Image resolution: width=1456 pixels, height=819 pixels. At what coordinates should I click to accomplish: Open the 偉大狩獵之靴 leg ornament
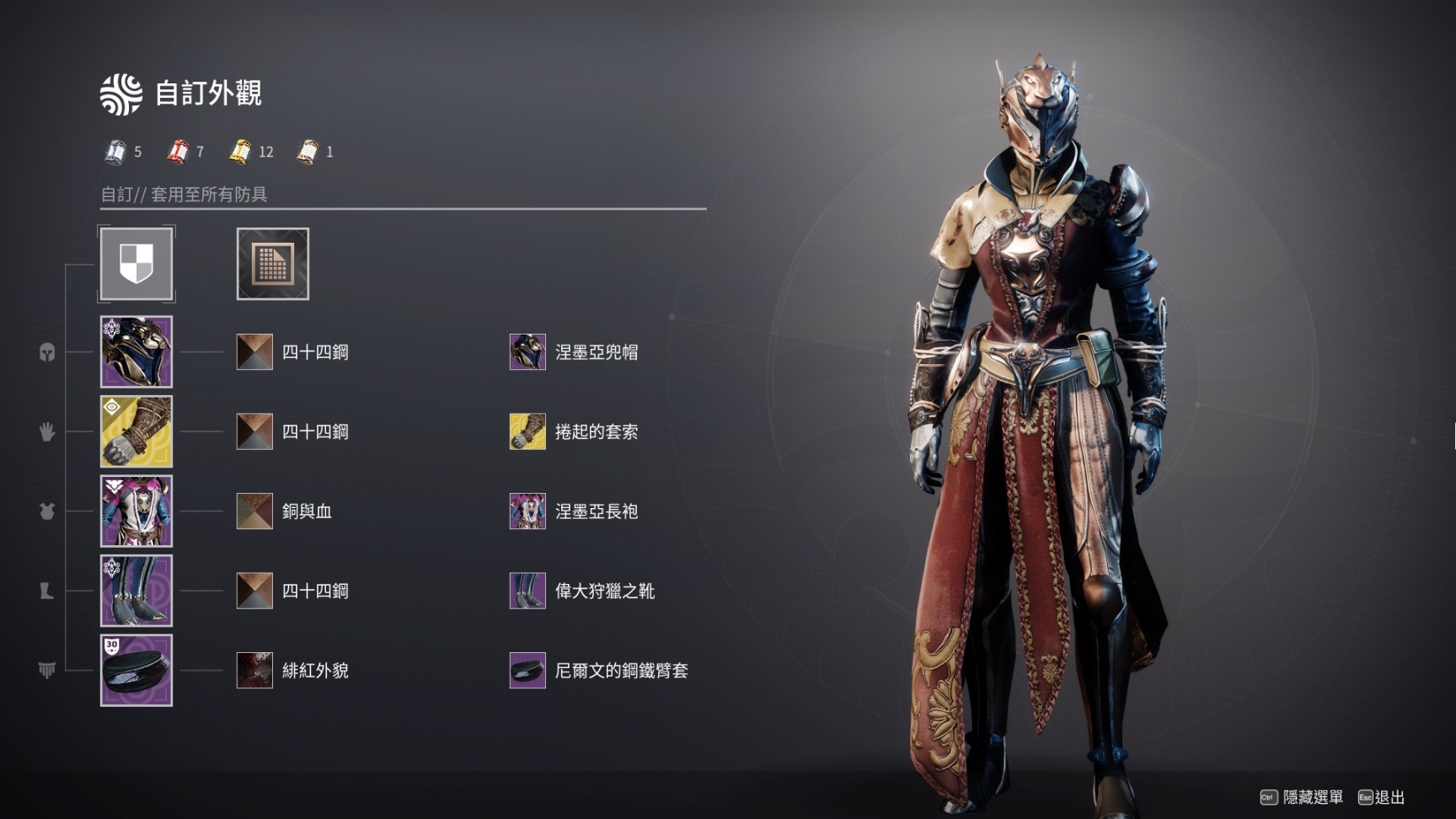point(527,591)
